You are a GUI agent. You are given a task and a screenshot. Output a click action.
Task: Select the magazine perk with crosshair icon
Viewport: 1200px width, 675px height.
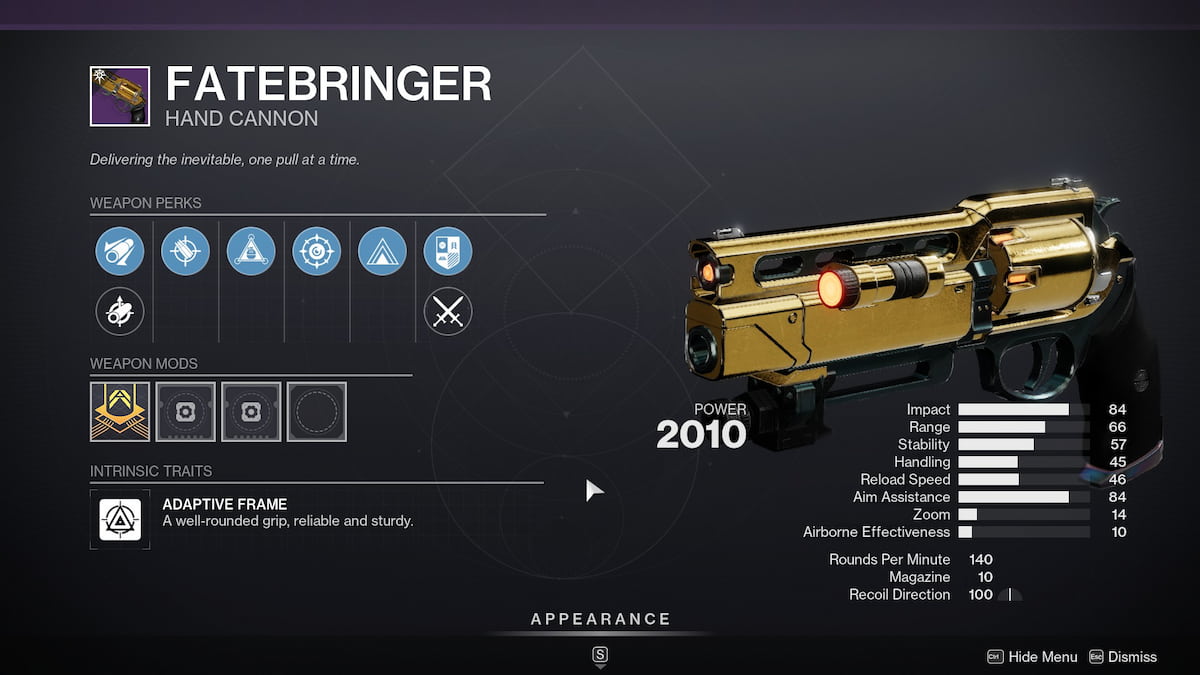pos(185,250)
